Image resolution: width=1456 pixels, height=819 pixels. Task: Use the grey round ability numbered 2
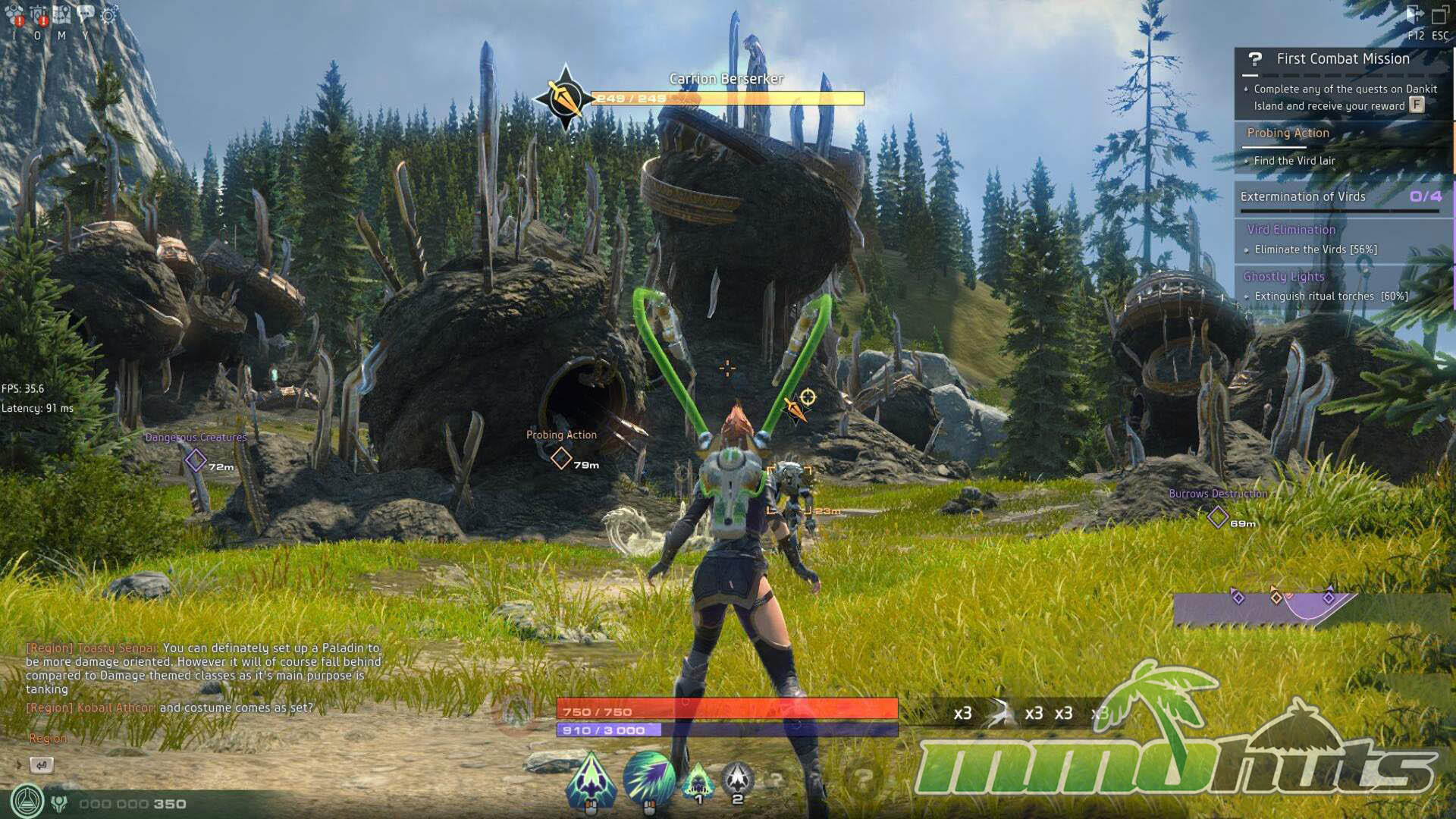(x=736, y=778)
